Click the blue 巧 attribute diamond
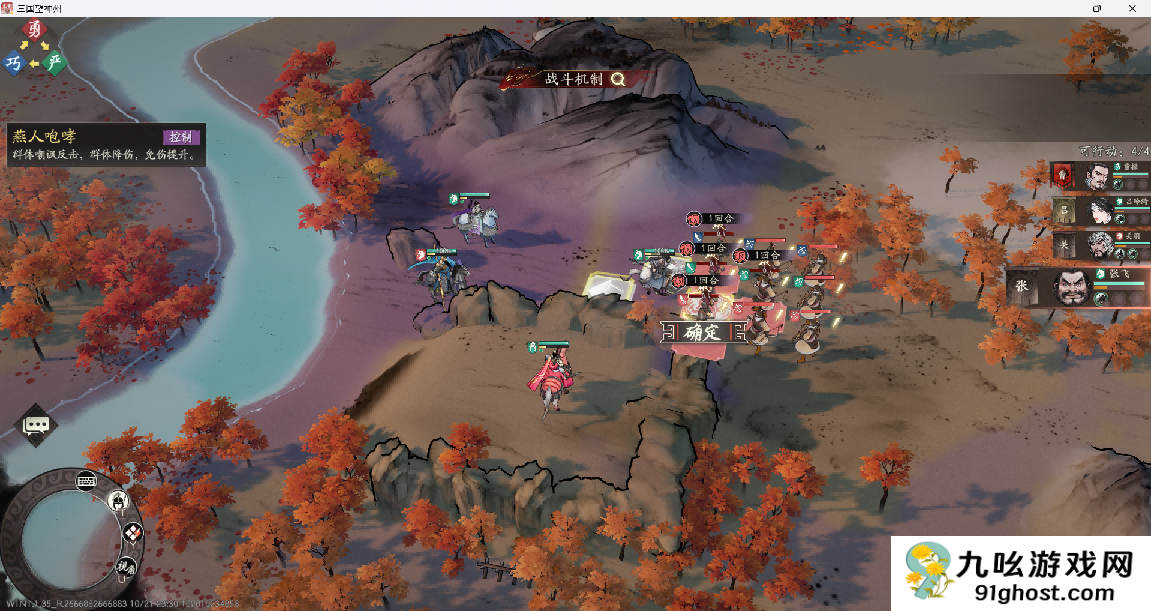The image size is (1151, 611). (14, 63)
